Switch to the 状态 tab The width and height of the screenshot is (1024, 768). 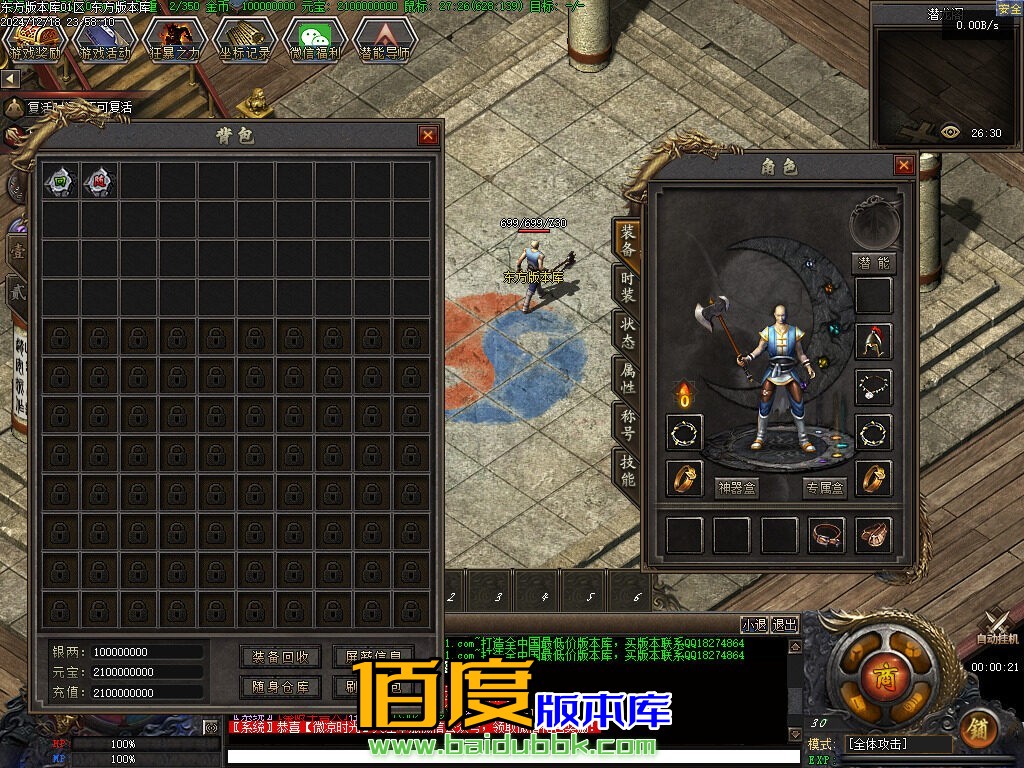[x=627, y=333]
